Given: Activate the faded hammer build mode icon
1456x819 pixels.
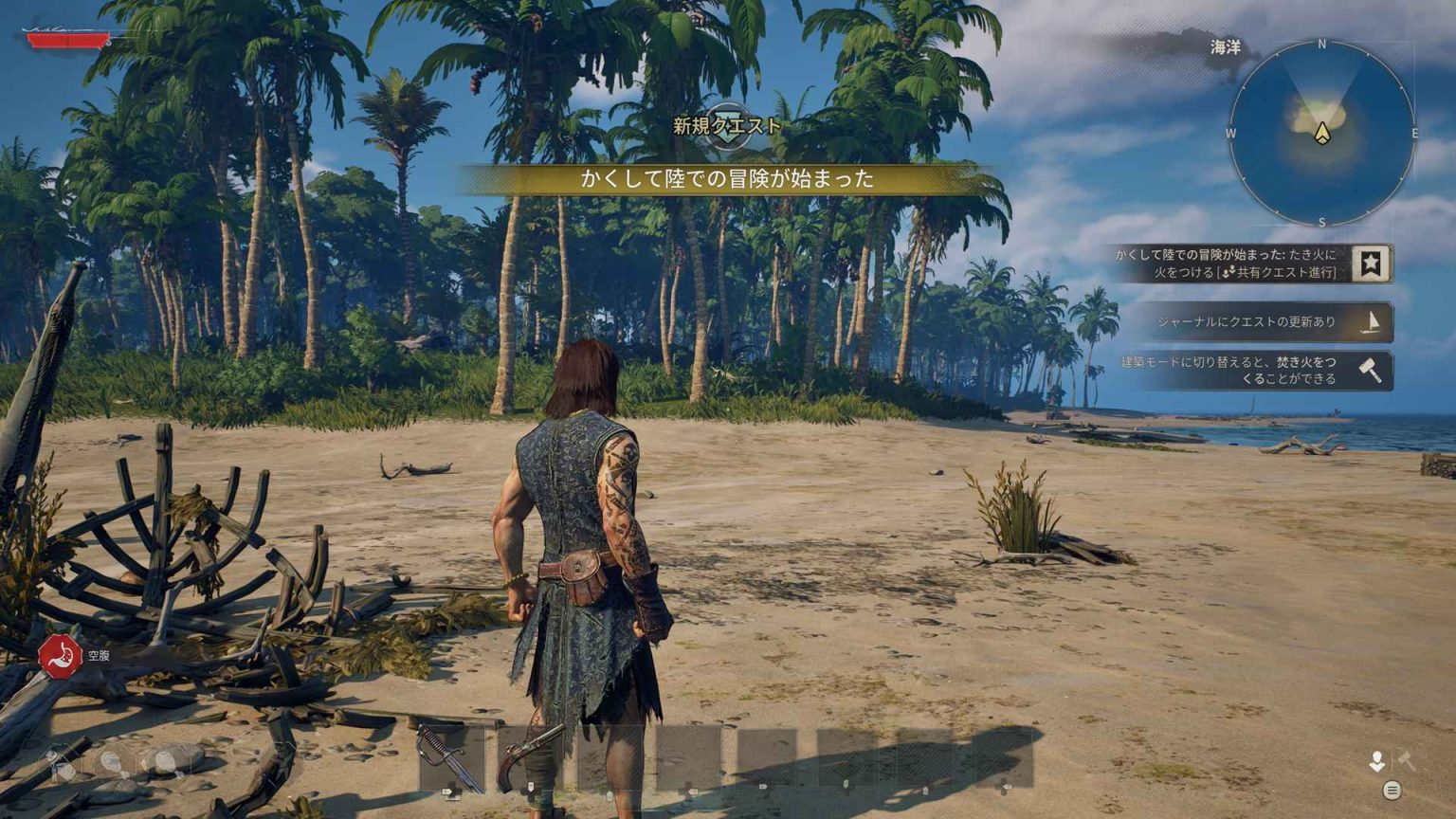Looking at the screenshot, I should 1406,760.
